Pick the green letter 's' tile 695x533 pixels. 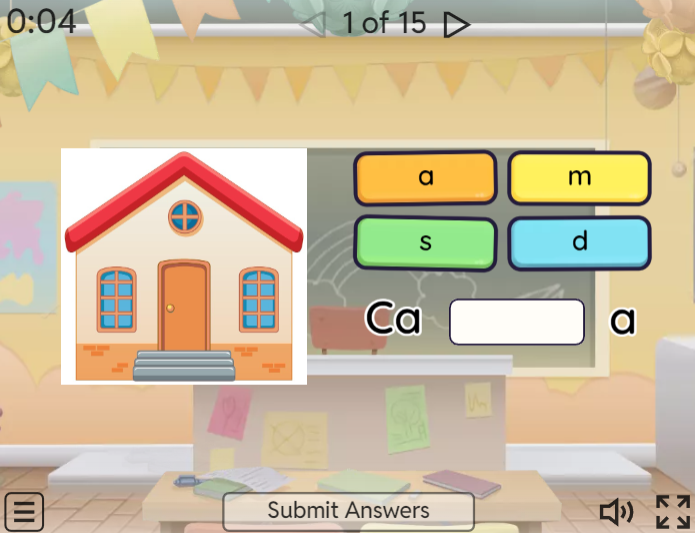(x=425, y=242)
